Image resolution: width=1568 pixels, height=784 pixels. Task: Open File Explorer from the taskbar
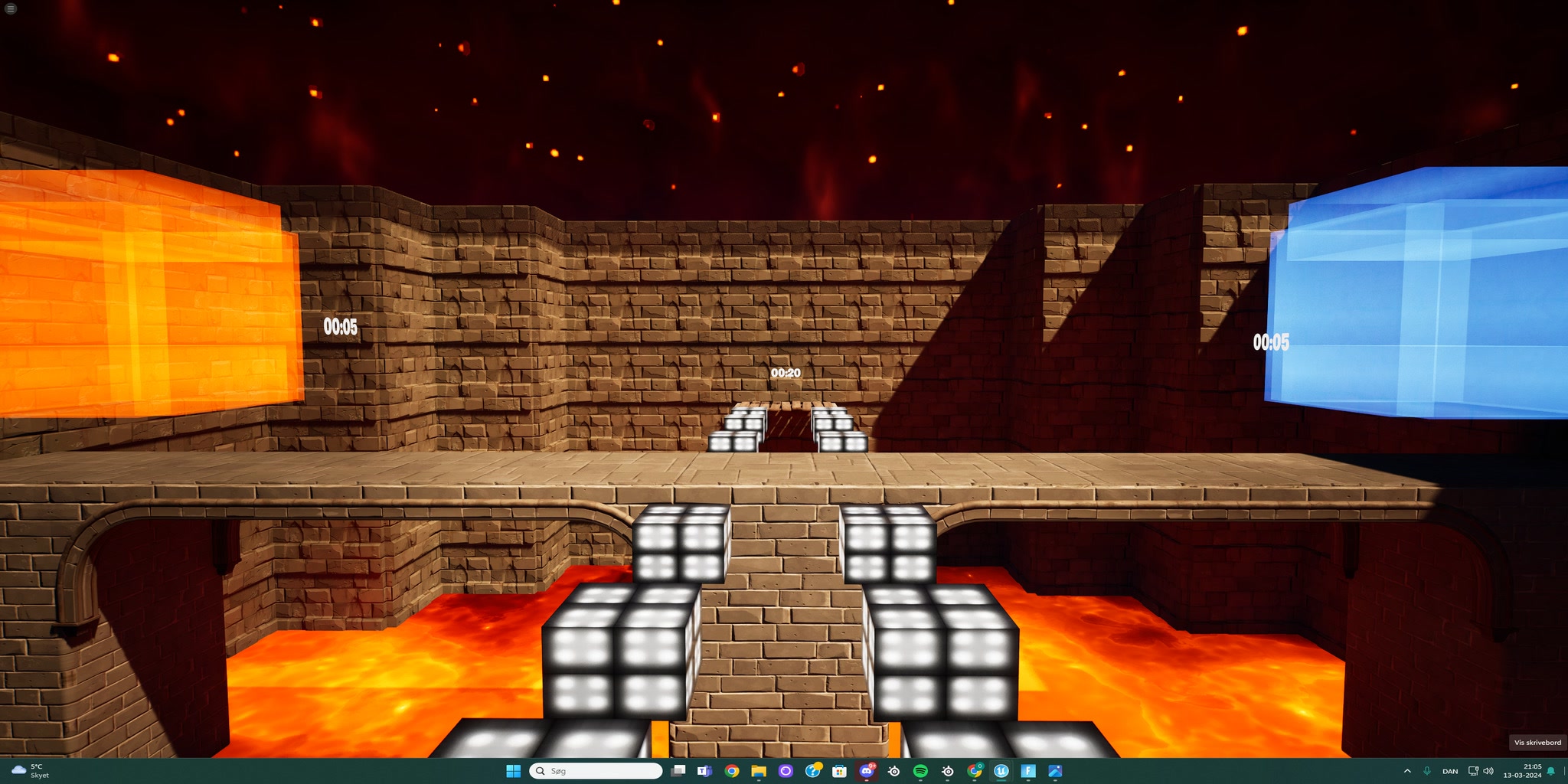tap(759, 771)
